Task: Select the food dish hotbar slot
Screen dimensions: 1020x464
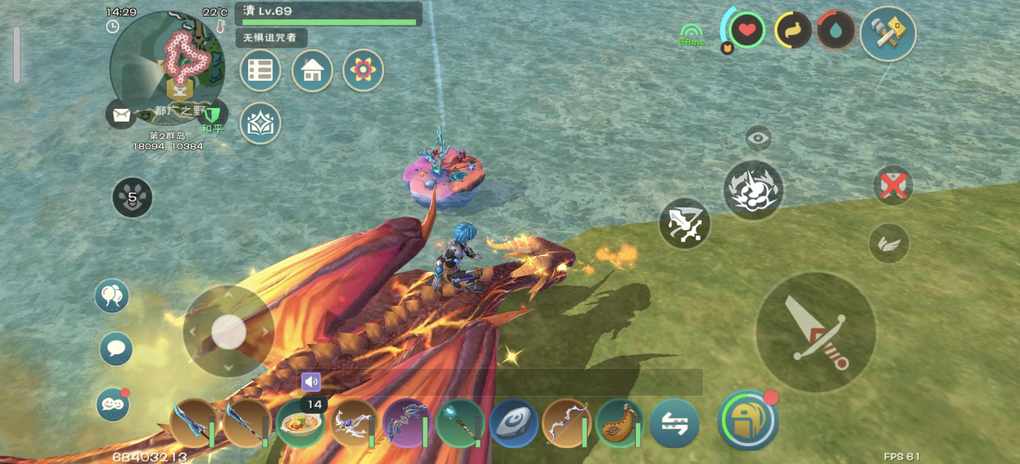Action: coord(299,423)
